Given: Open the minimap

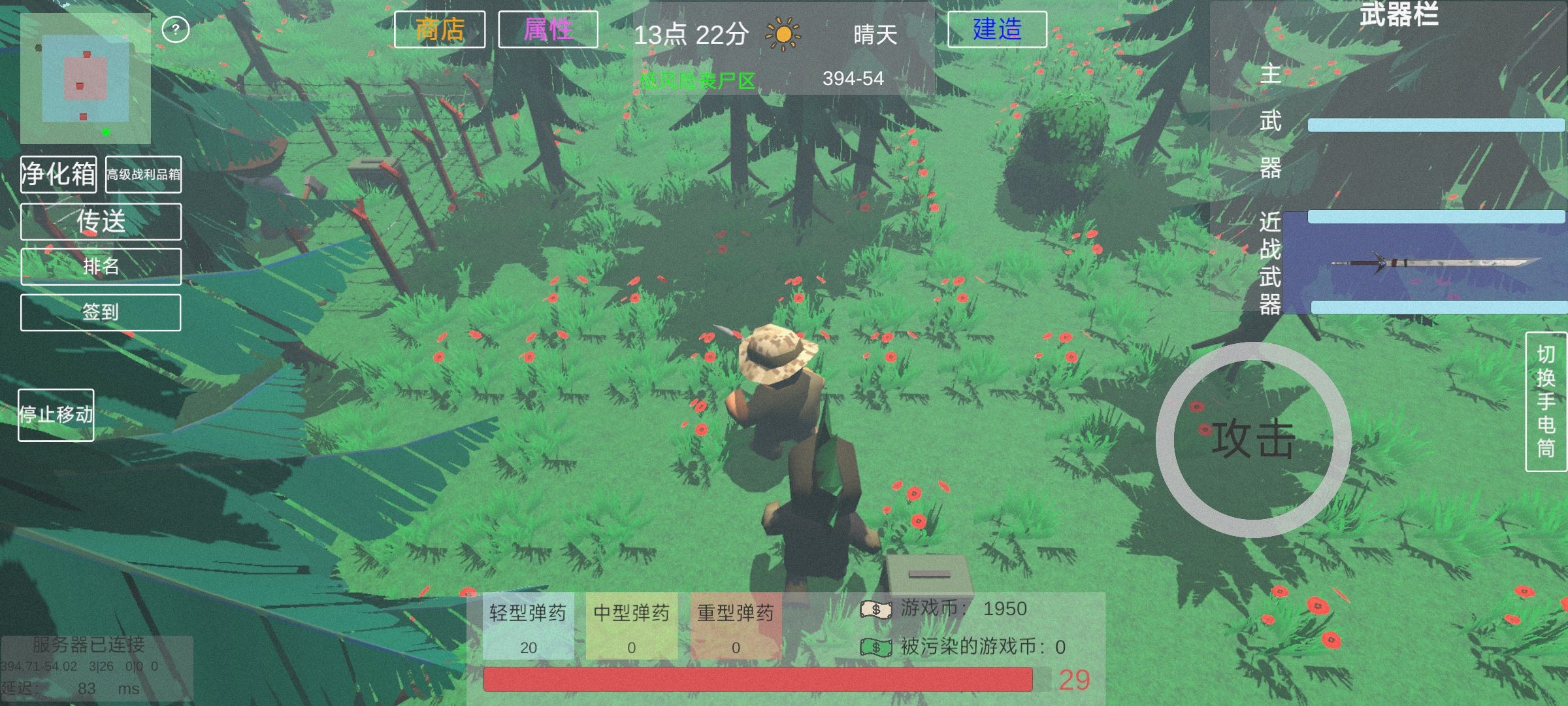Looking at the screenshot, I should coord(86,78).
